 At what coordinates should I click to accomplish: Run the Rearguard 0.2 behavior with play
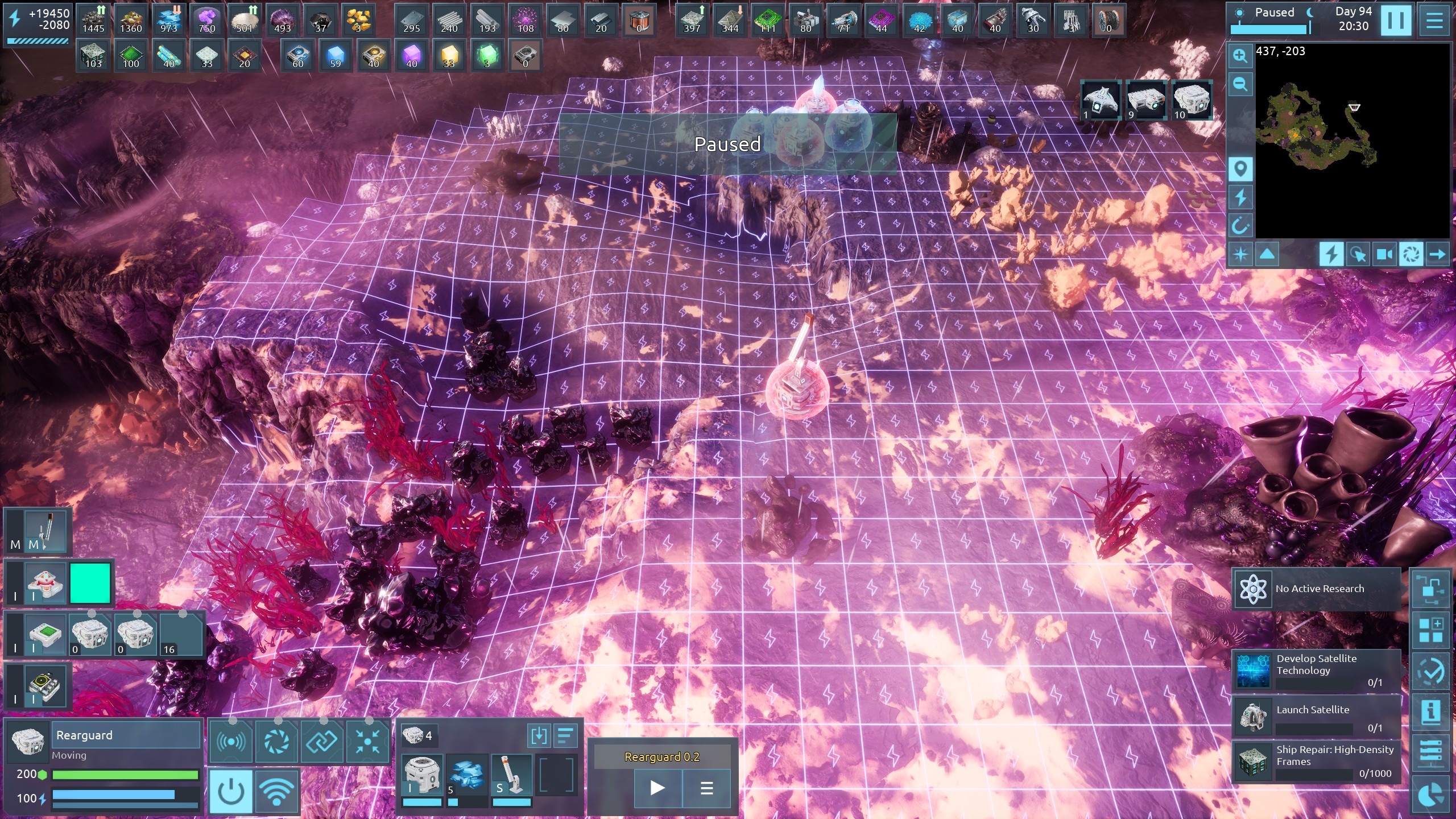657,788
